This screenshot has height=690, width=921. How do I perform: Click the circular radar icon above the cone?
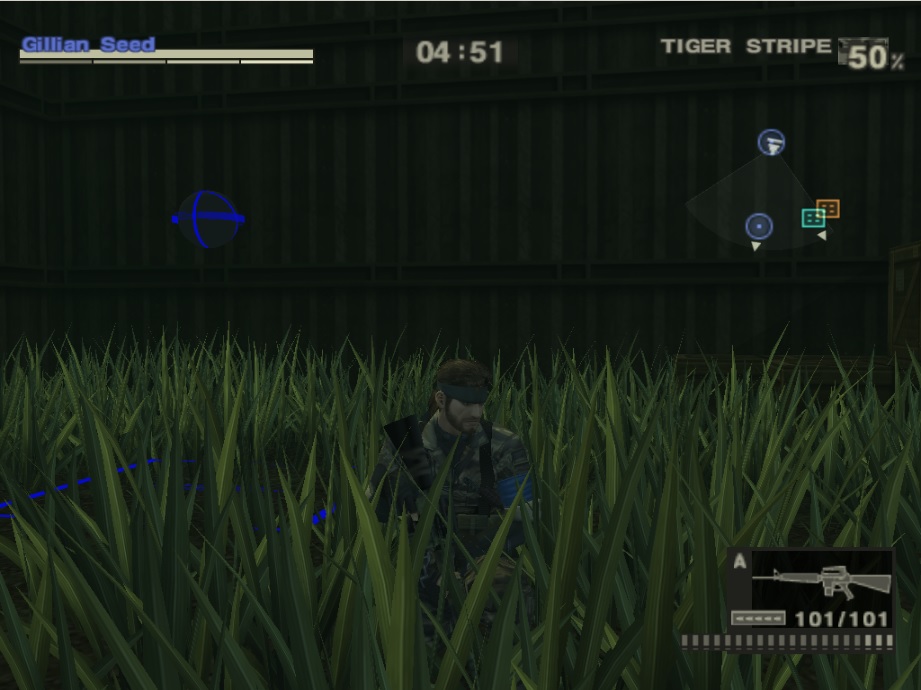770,142
